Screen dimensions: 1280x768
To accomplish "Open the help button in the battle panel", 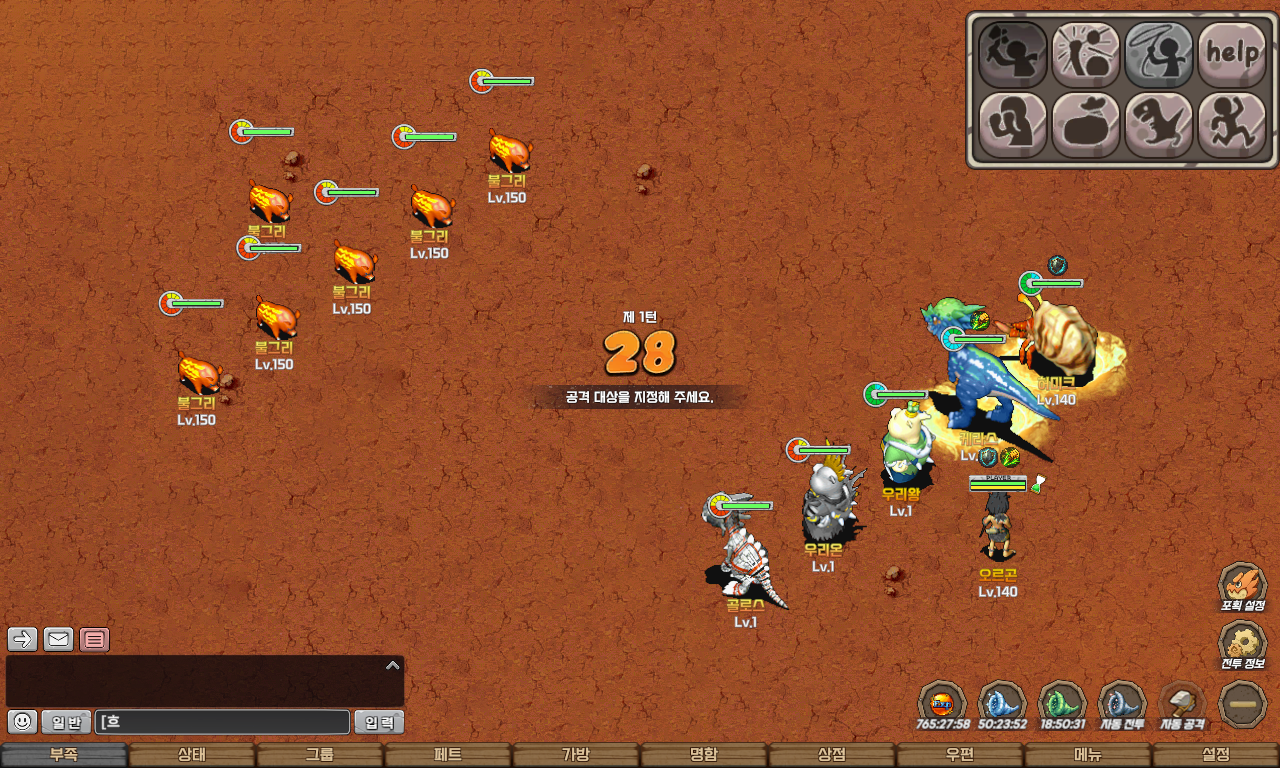I will point(1232,54).
